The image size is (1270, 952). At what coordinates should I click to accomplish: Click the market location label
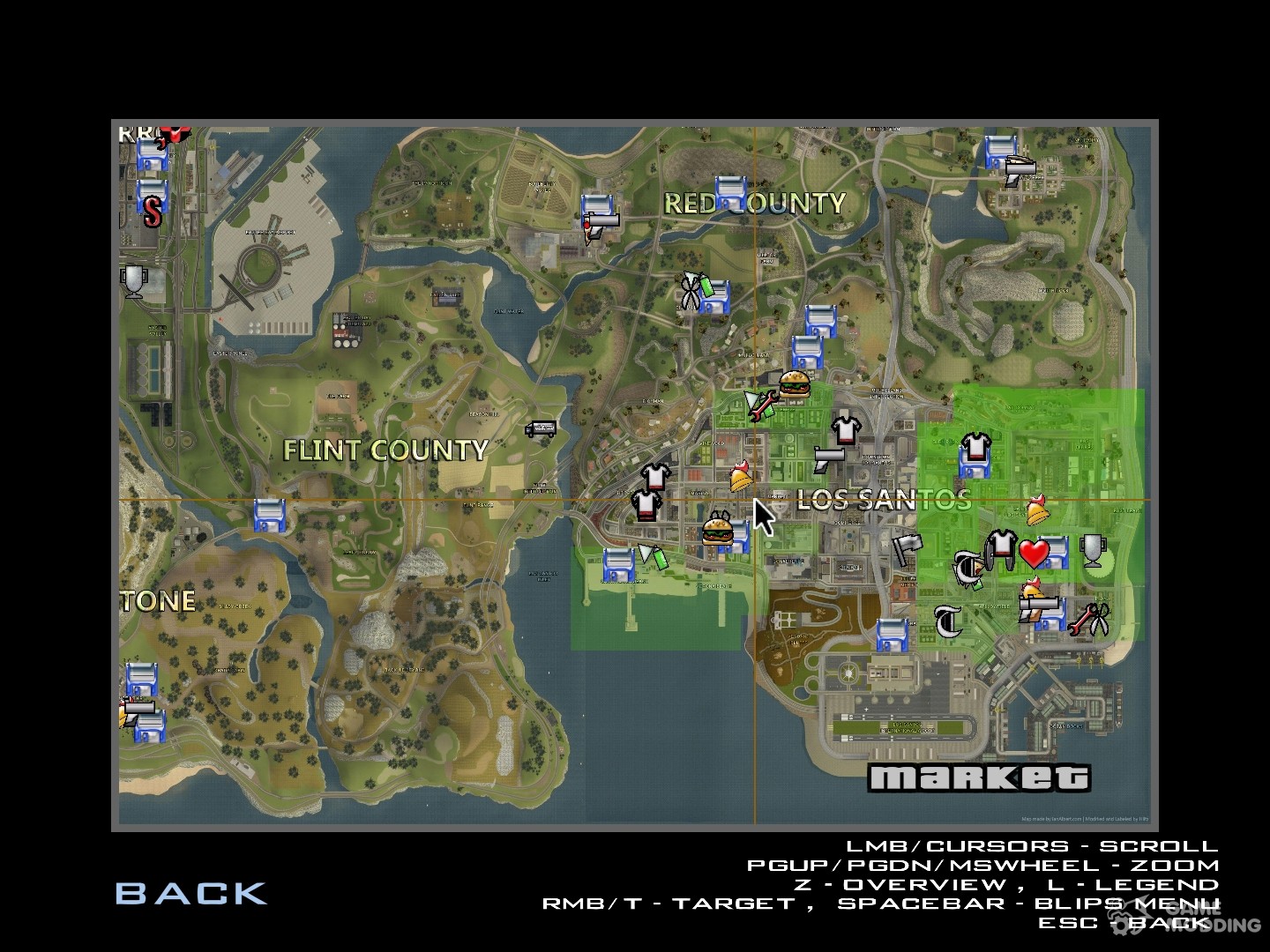[979, 777]
